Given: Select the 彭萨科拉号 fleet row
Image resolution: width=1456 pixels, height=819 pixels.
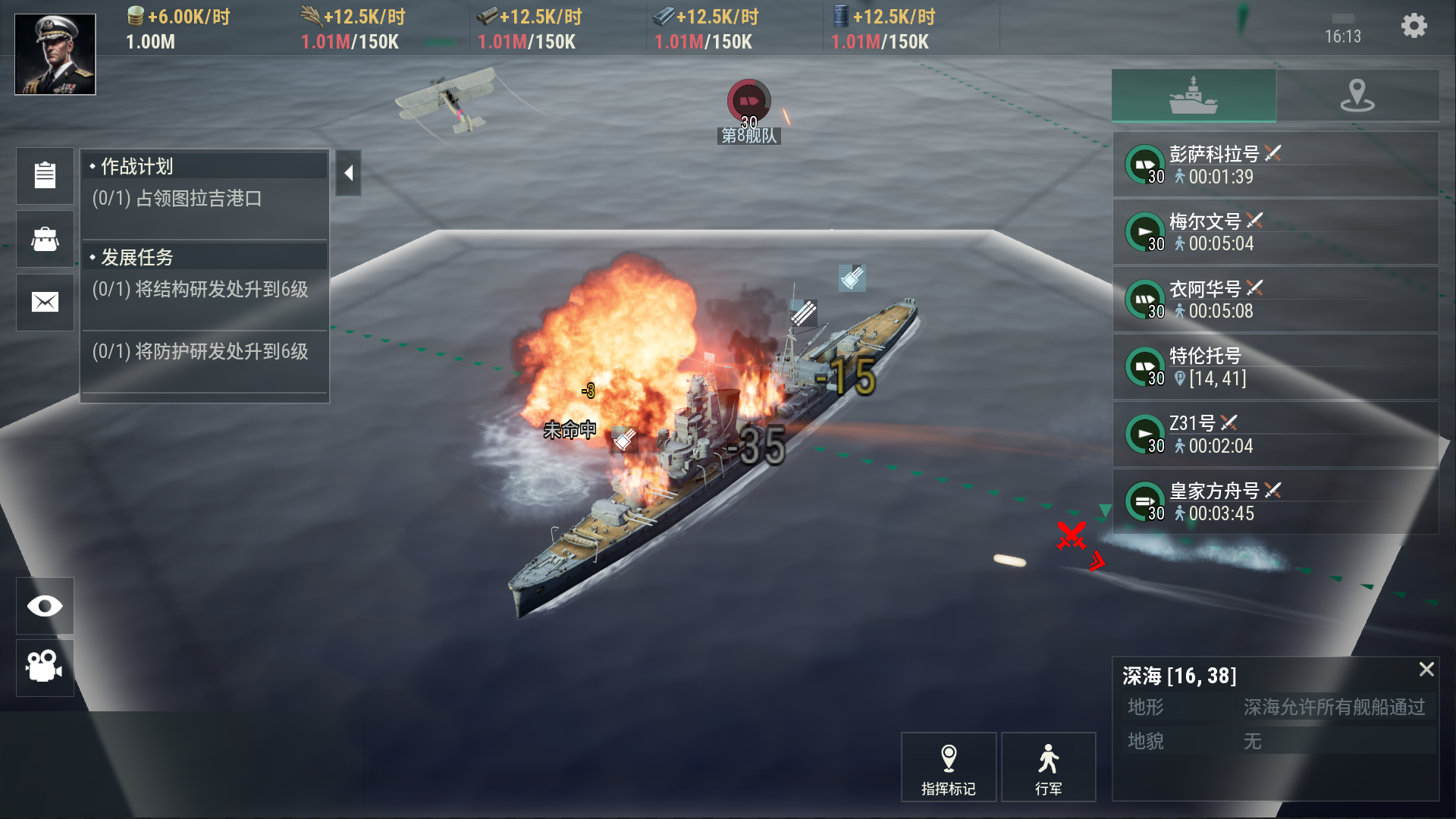Looking at the screenshot, I should 1276,165.
